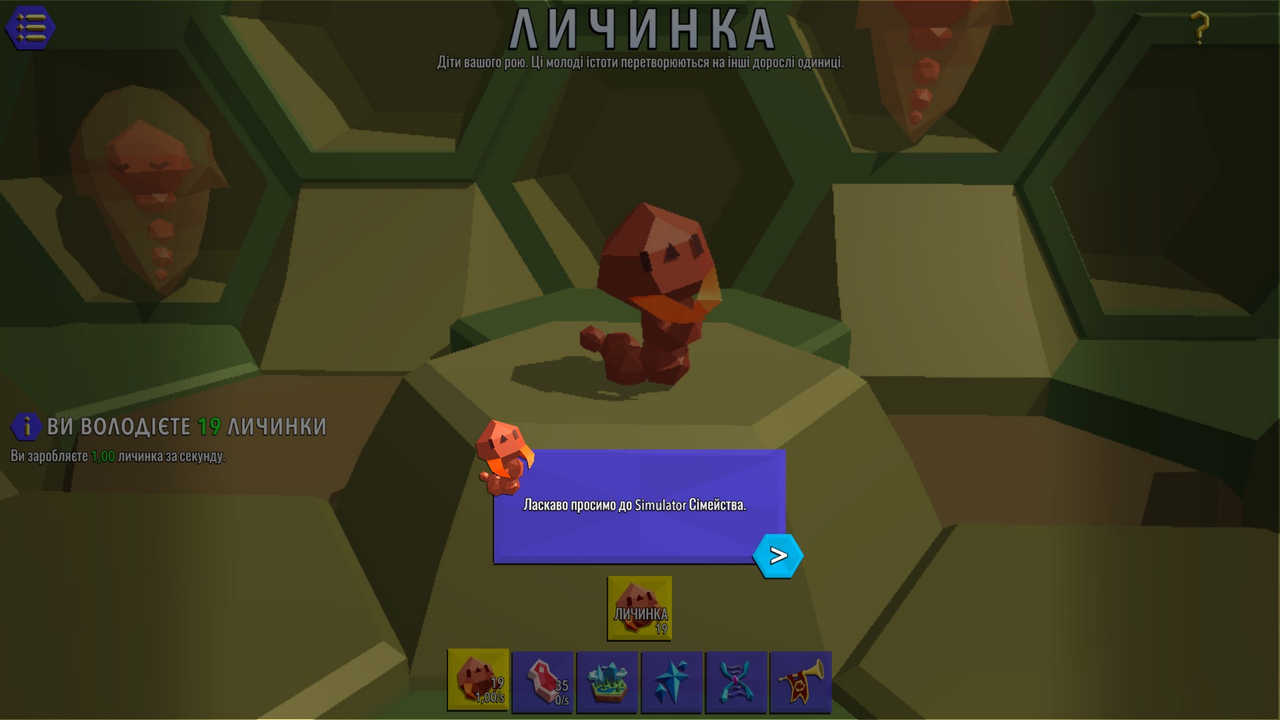Viewport: 1280px width, 720px height.
Task: Select the highlighted larva tab showing 1.00/s
Action: point(477,682)
